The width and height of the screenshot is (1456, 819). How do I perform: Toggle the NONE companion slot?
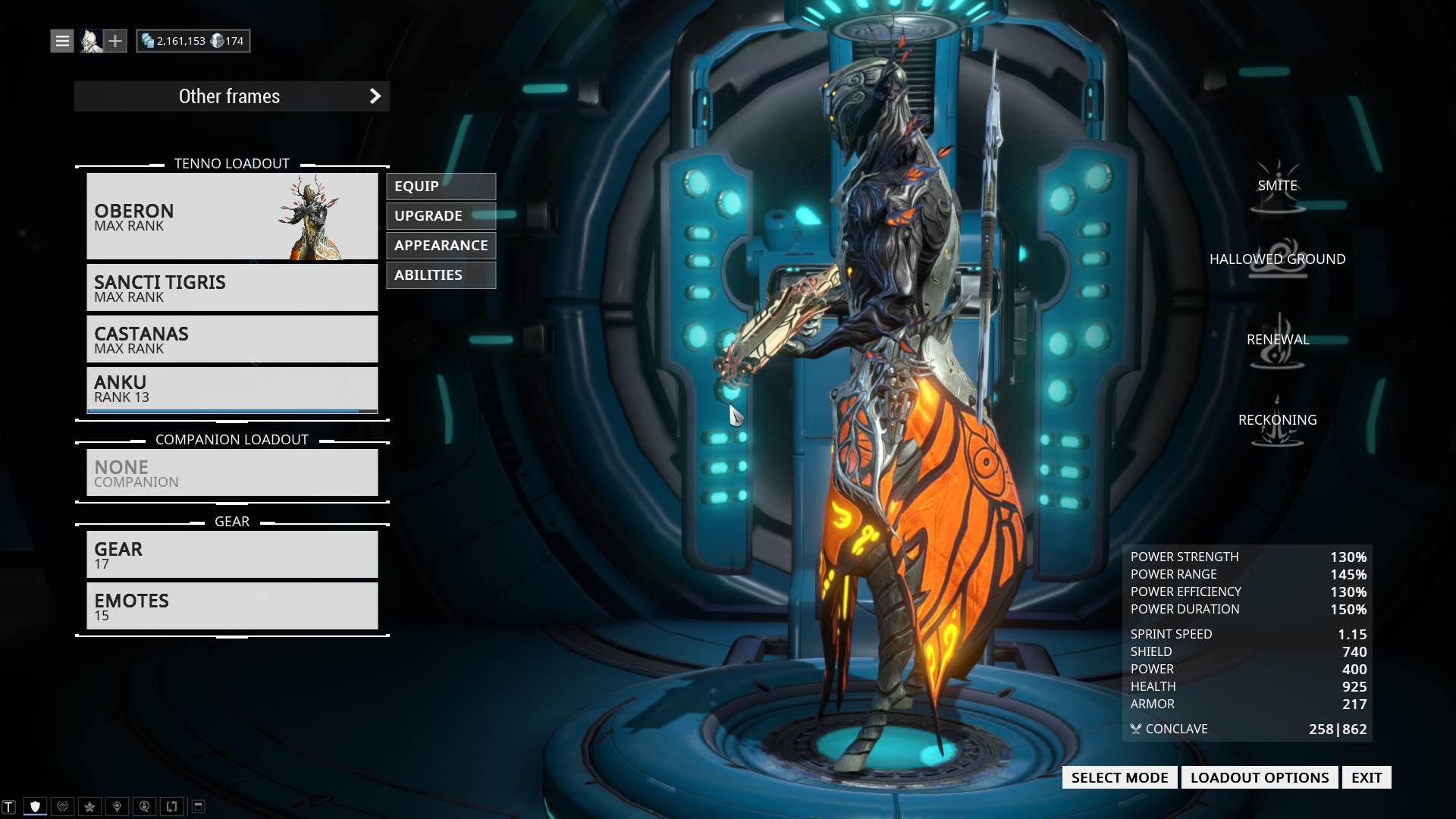(231, 472)
